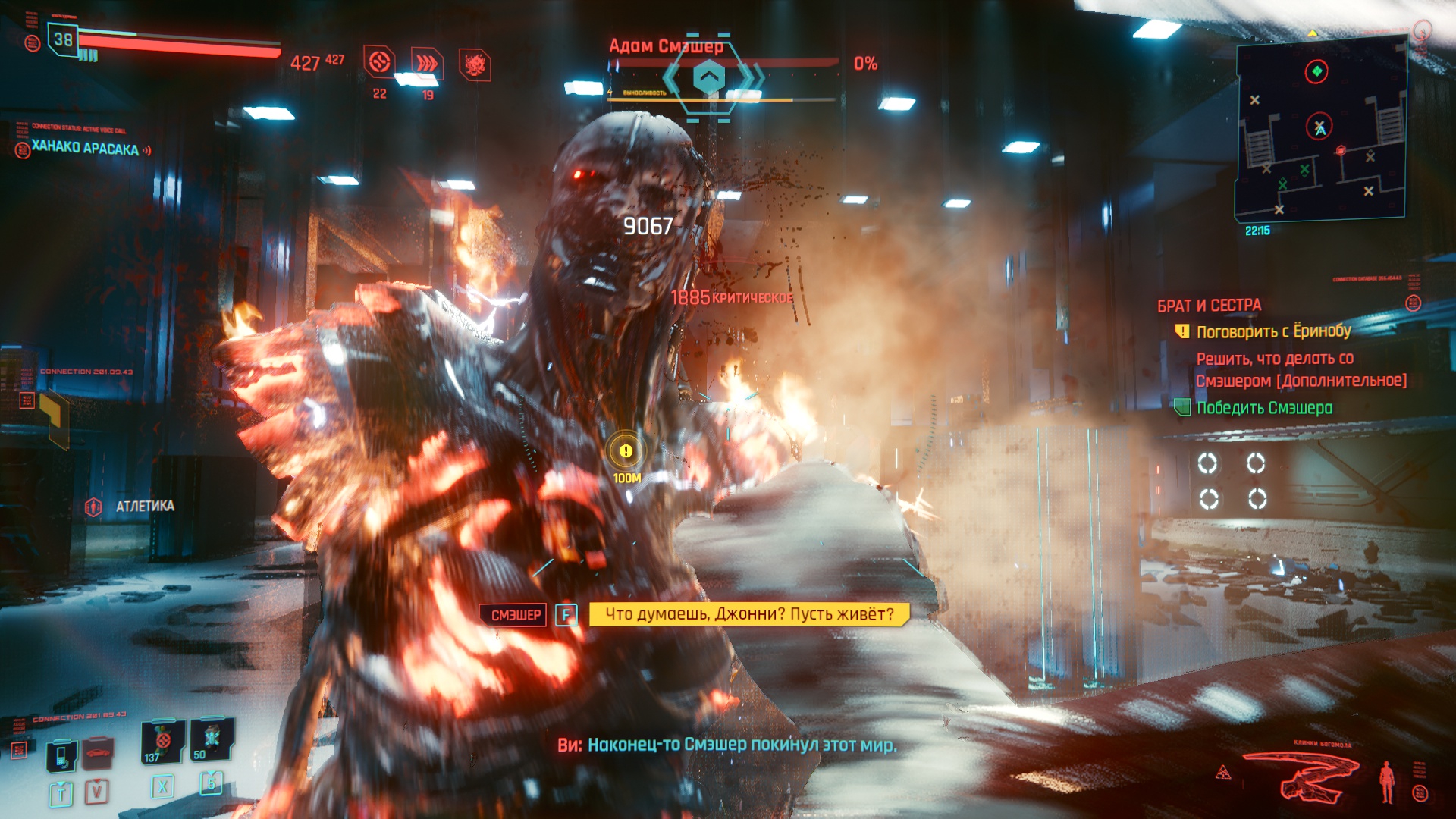
Task: Click the Атлетика skill notification
Action: coord(144,506)
